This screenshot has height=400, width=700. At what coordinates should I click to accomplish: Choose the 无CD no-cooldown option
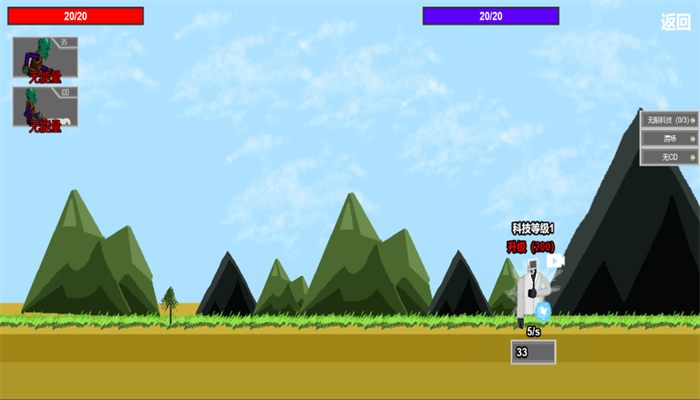(x=669, y=157)
